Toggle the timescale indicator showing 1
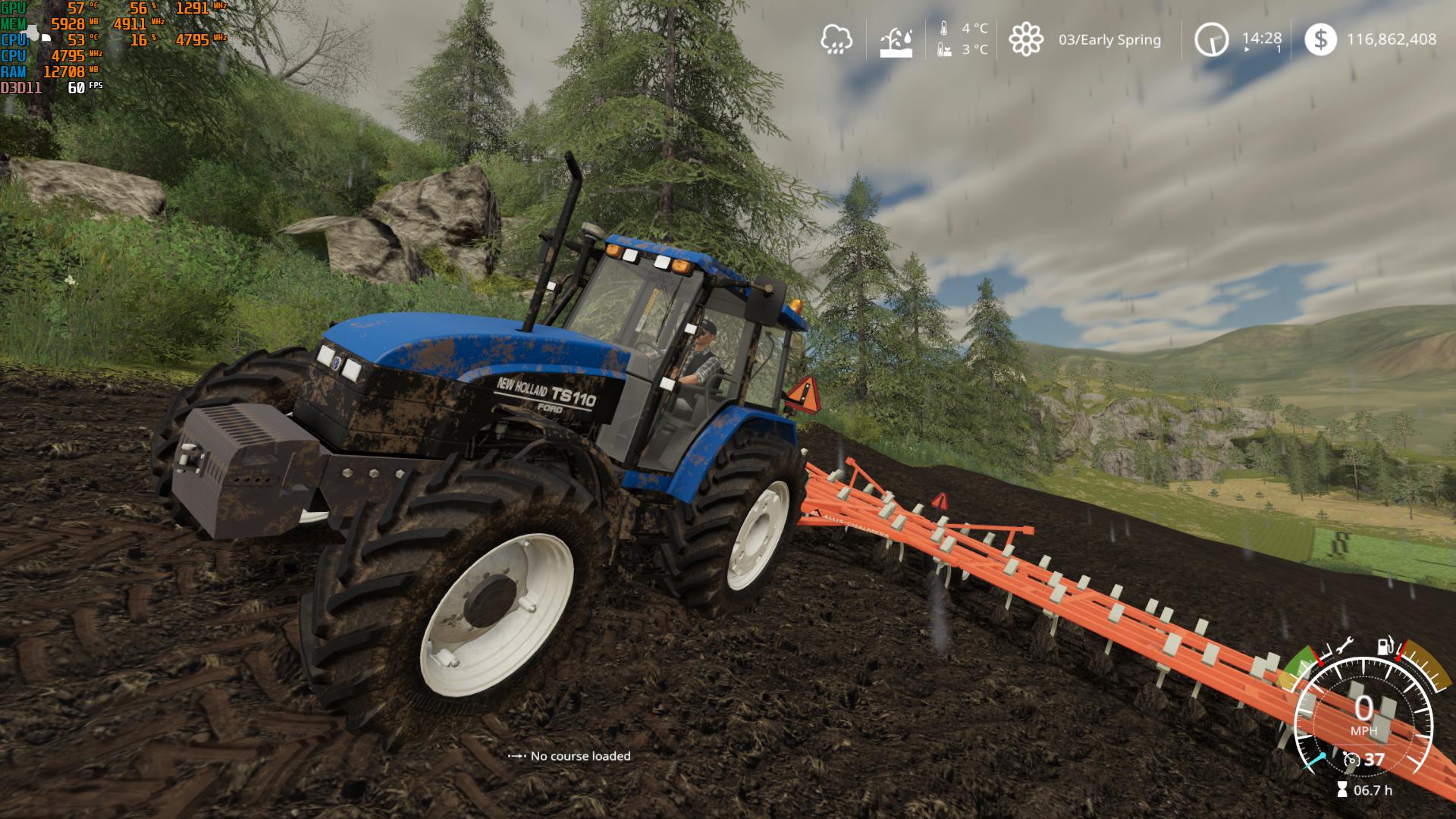The image size is (1456, 819). coord(1279,49)
